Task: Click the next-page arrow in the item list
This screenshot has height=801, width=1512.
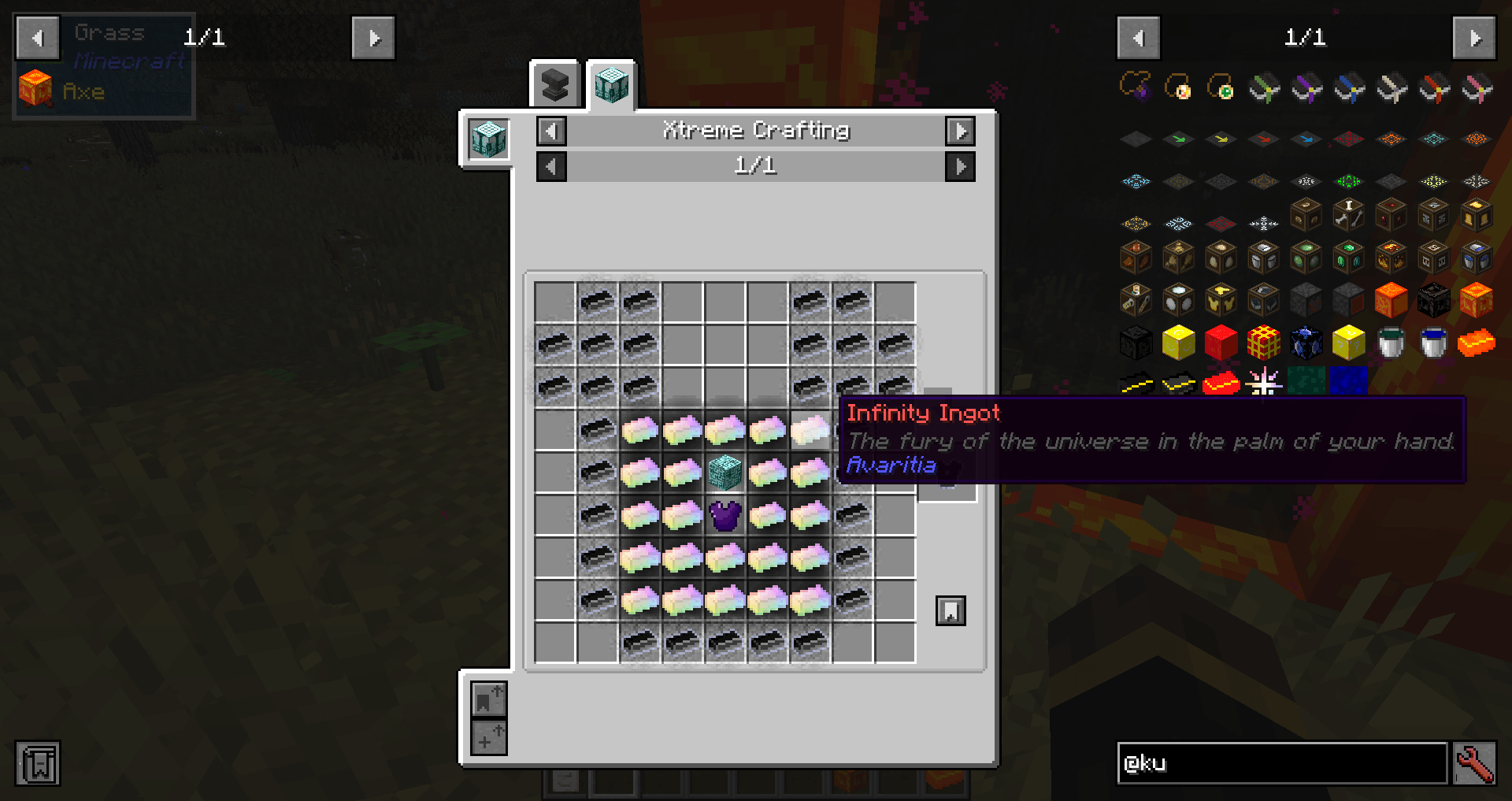Action: (x=1474, y=37)
